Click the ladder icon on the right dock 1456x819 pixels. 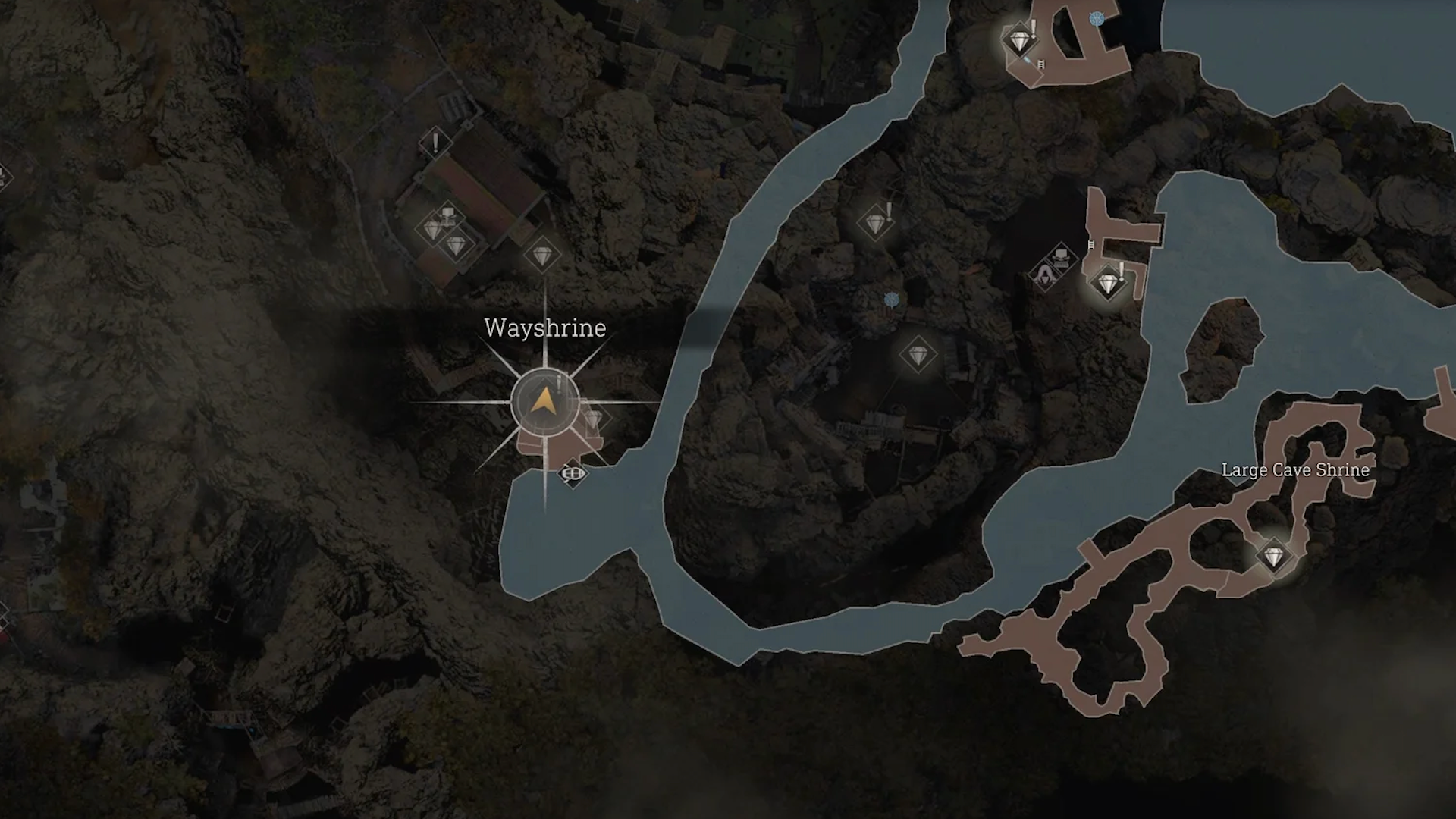click(x=1091, y=246)
